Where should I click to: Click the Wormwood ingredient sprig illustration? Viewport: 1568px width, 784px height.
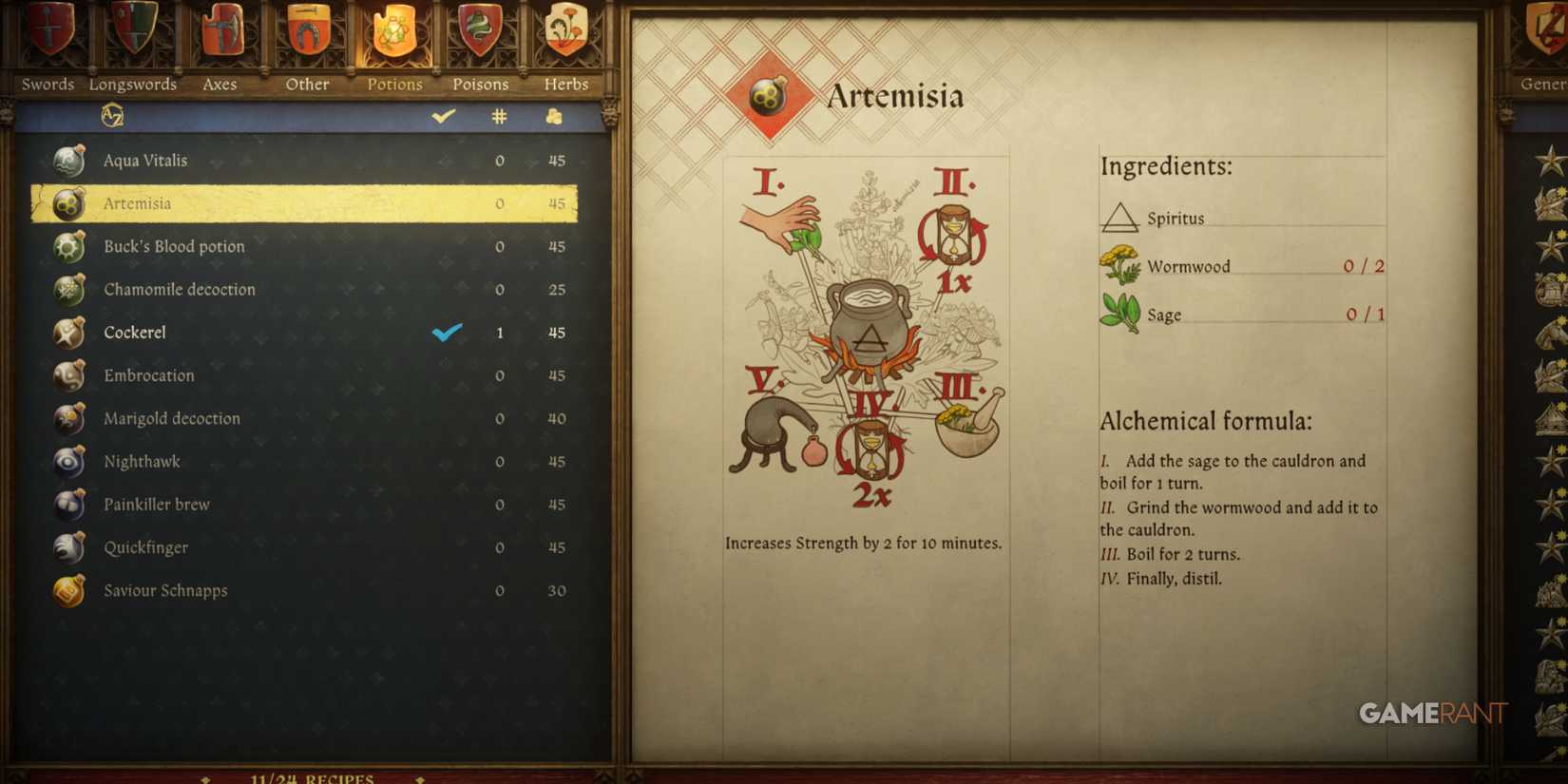[x=1121, y=264]
